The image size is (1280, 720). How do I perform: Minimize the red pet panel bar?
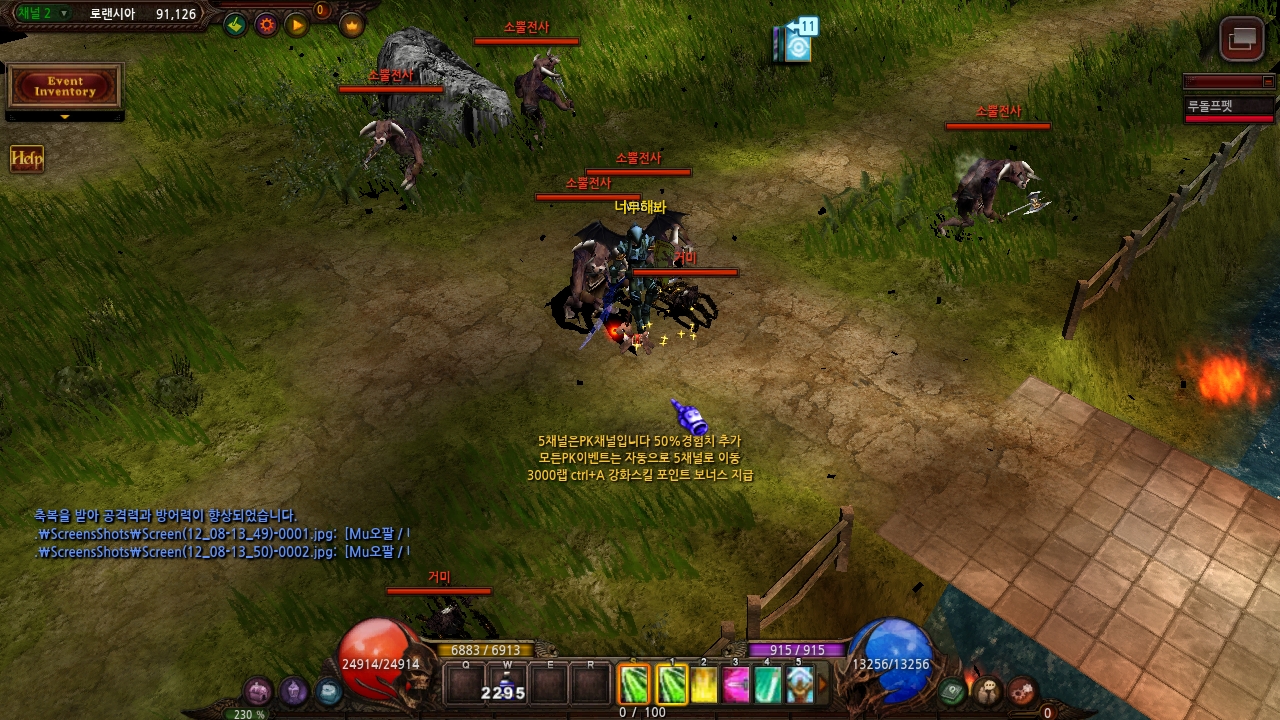(x=1269, y=82)
